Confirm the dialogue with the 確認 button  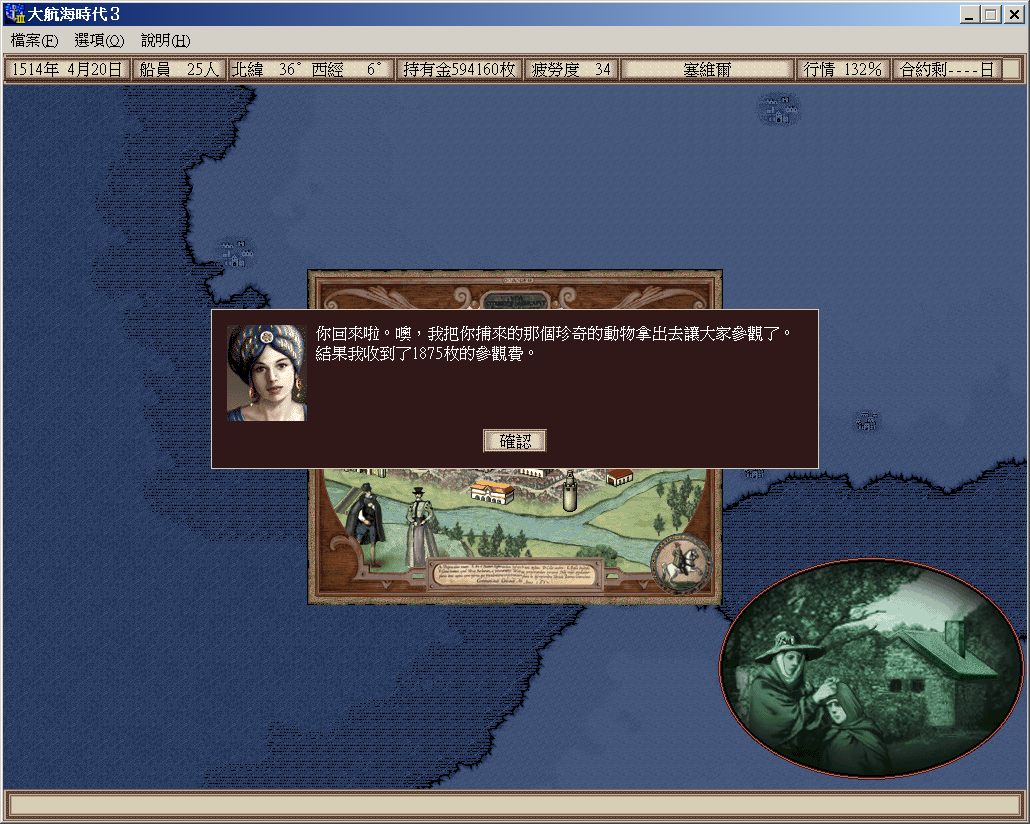pos(515,441)
